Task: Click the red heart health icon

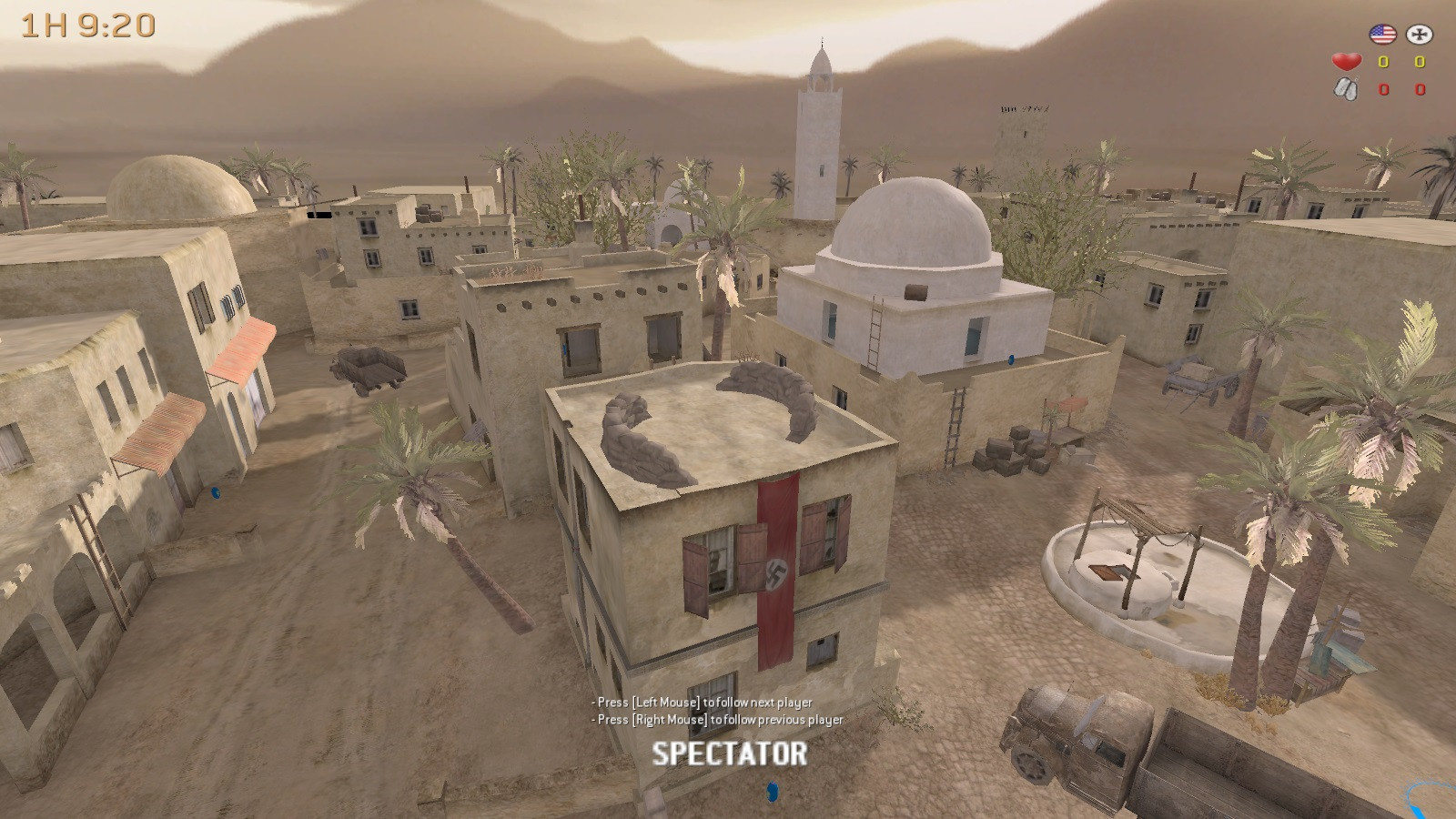Action: click(x=1345, y=63)
